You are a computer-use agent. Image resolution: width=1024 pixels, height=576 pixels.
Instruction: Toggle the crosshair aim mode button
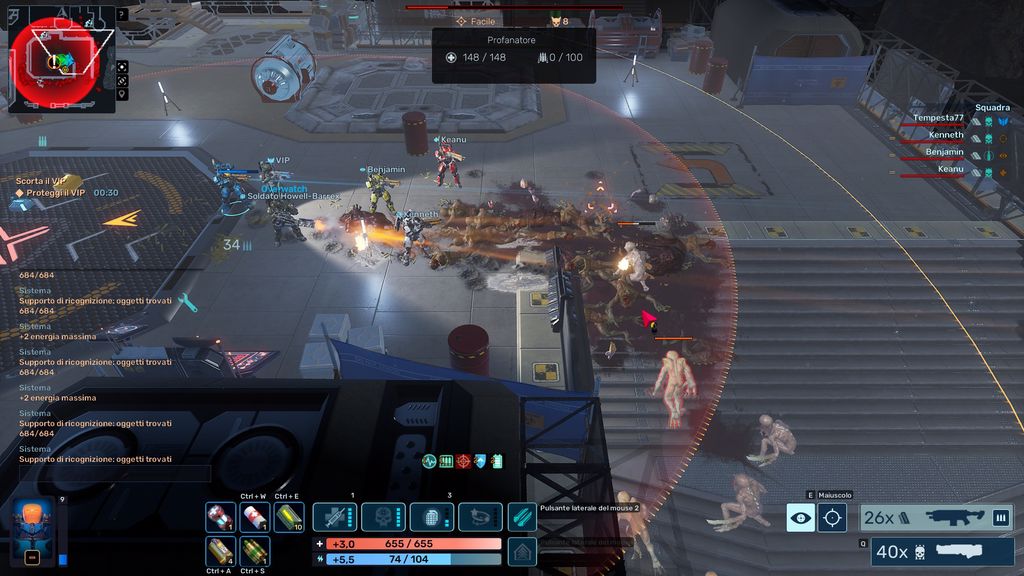832,517
